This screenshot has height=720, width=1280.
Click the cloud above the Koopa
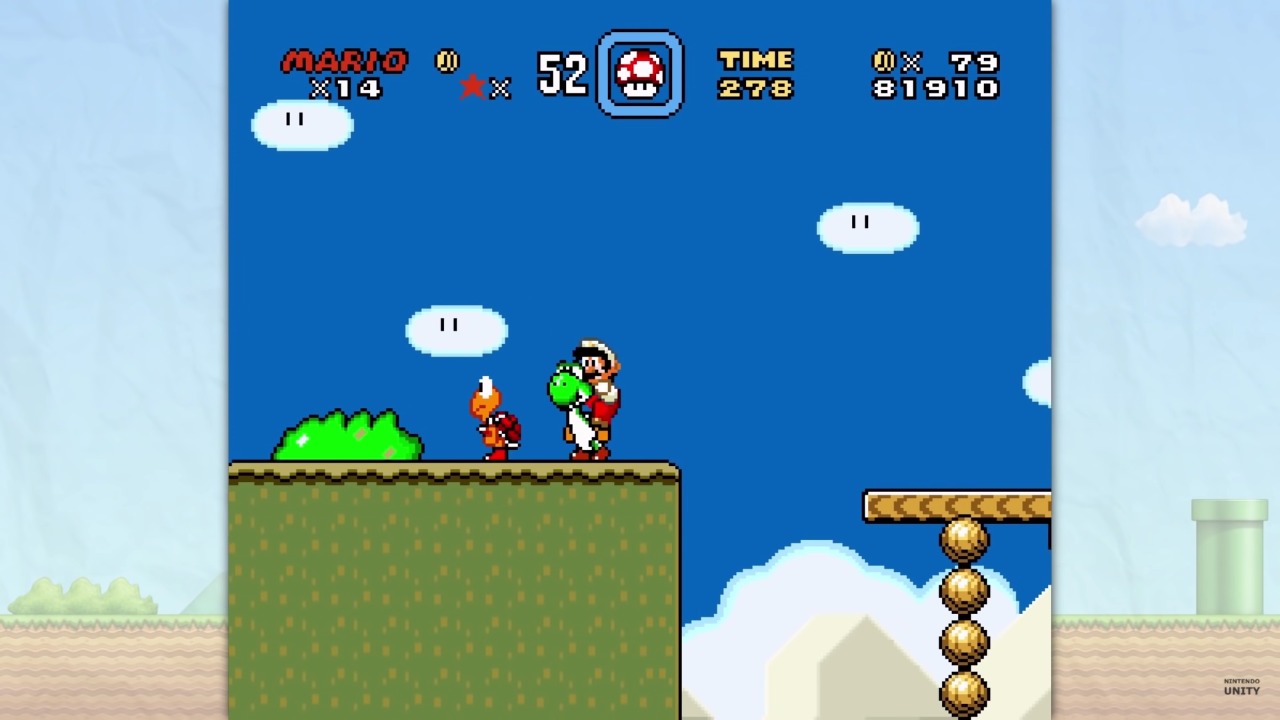point(455,330)
